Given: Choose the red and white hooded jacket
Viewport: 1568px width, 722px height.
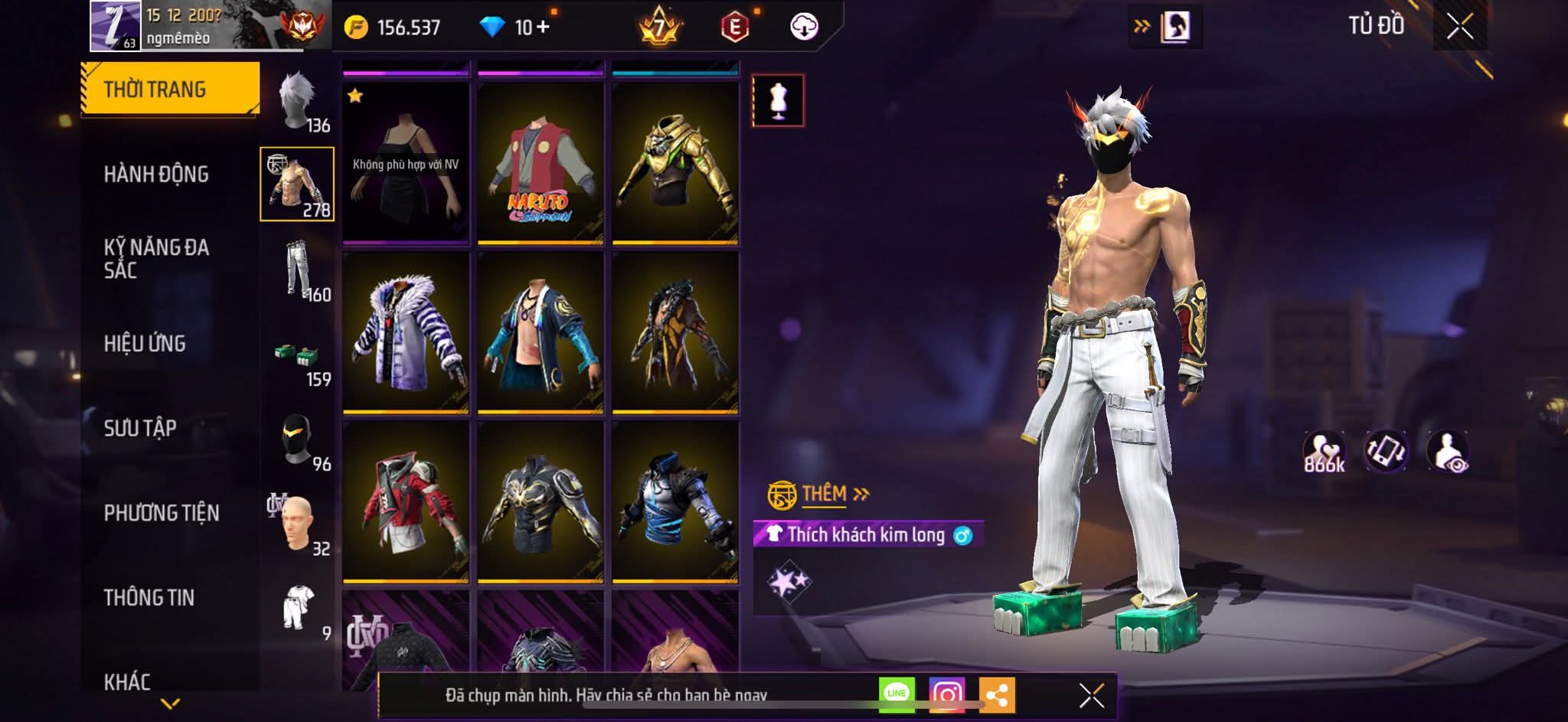Looking at the screenshot, I should (406, 501).
